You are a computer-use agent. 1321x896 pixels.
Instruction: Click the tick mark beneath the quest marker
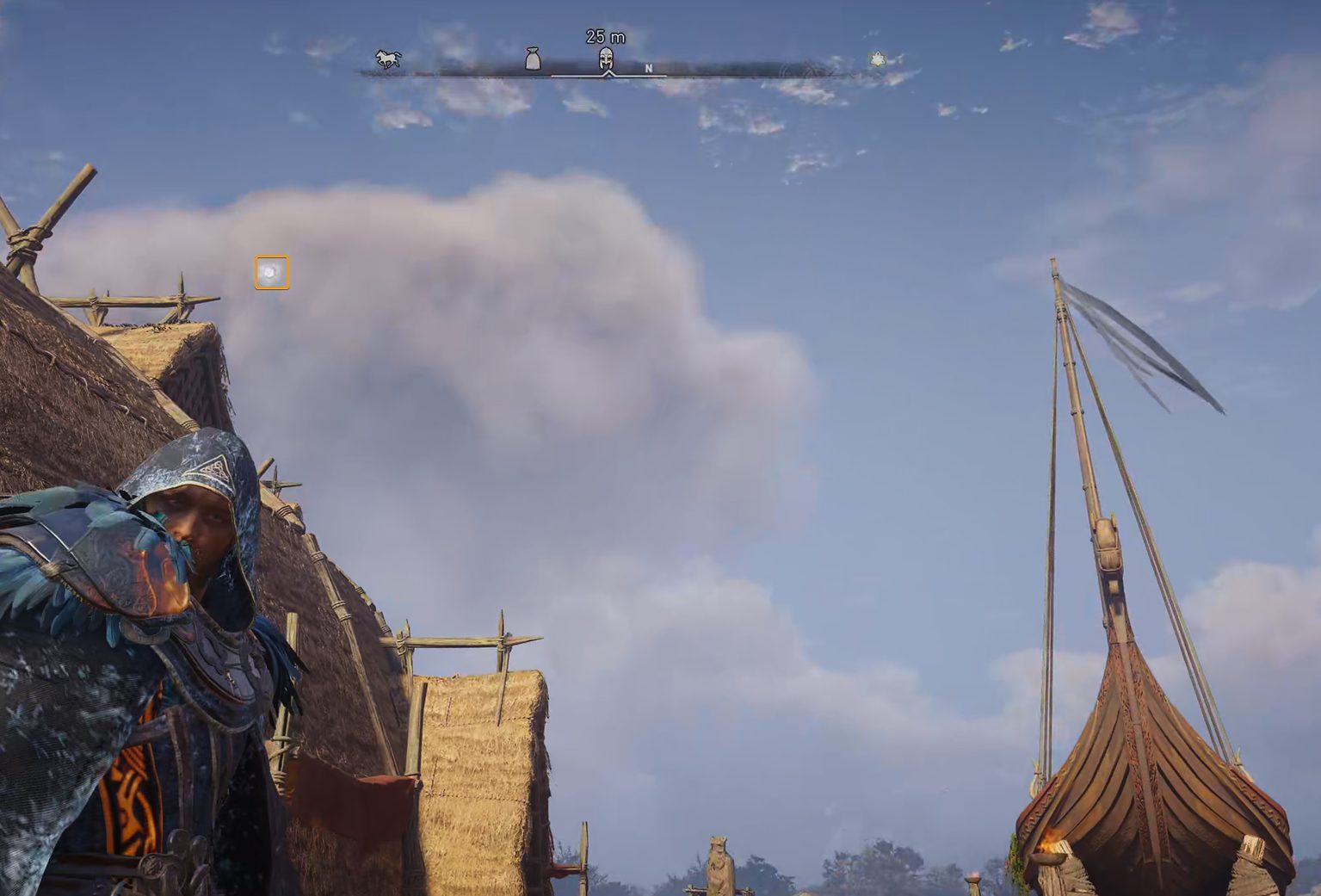pos(608,75)
